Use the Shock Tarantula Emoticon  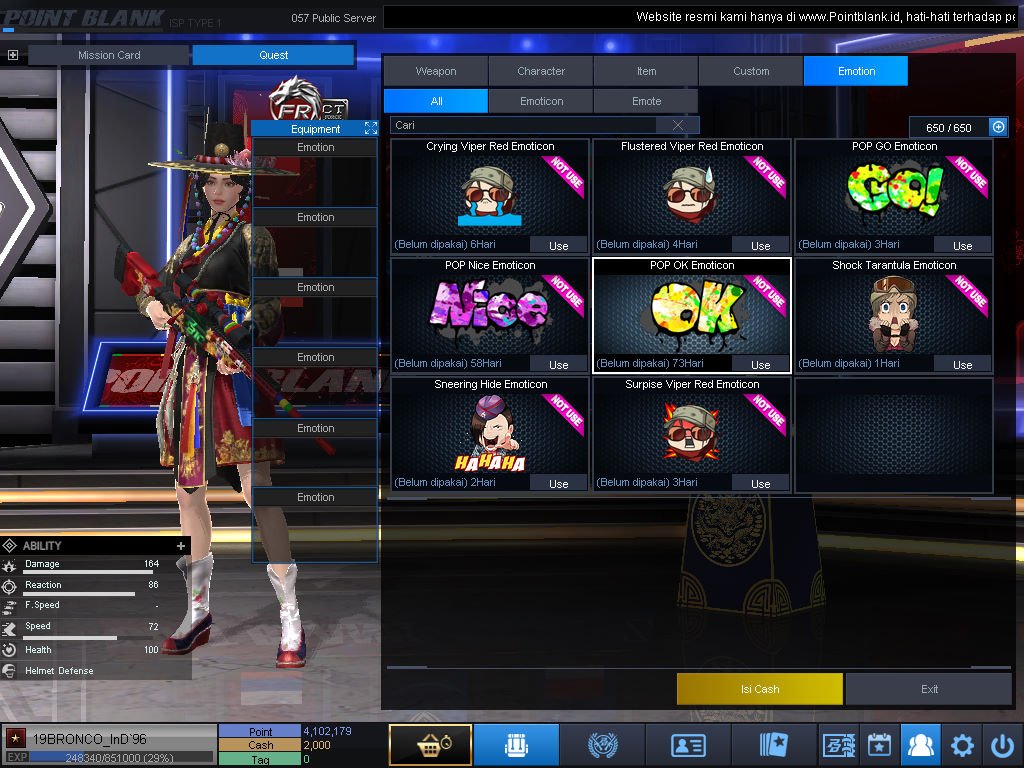pyautogui.click(x=962, y=364)
